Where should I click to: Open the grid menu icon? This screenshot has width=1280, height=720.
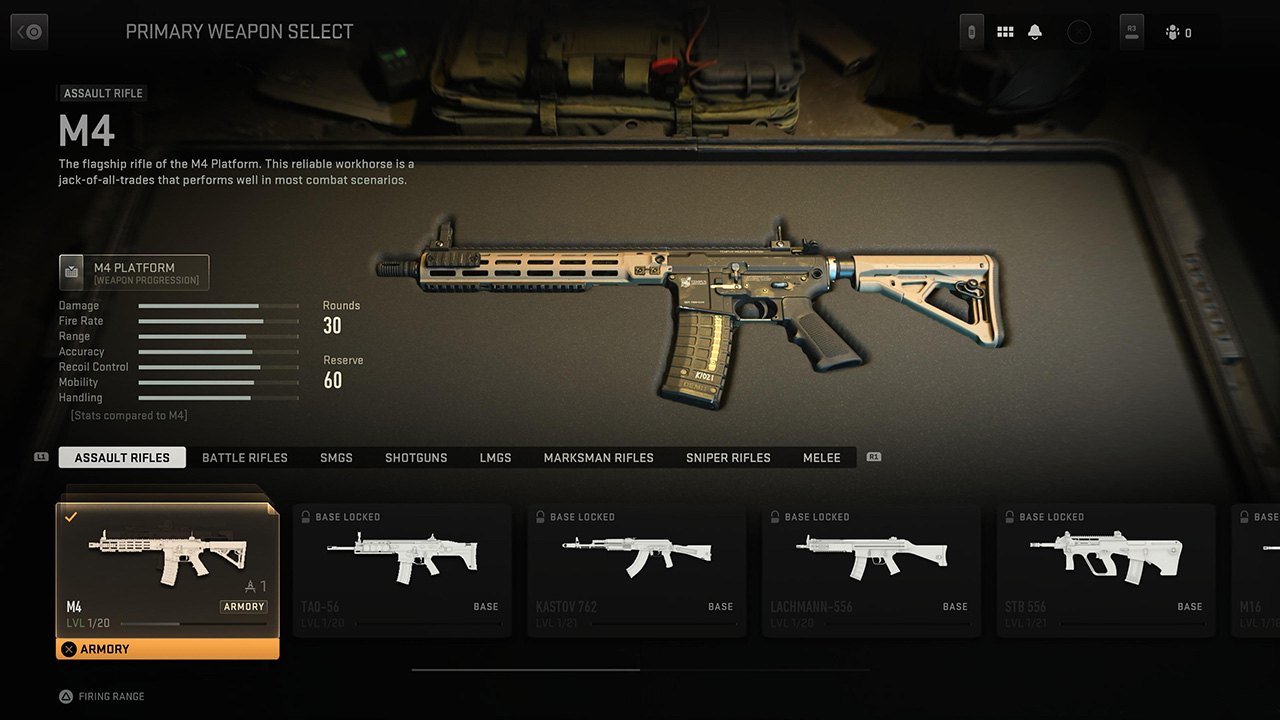[x=1005, y=32]
